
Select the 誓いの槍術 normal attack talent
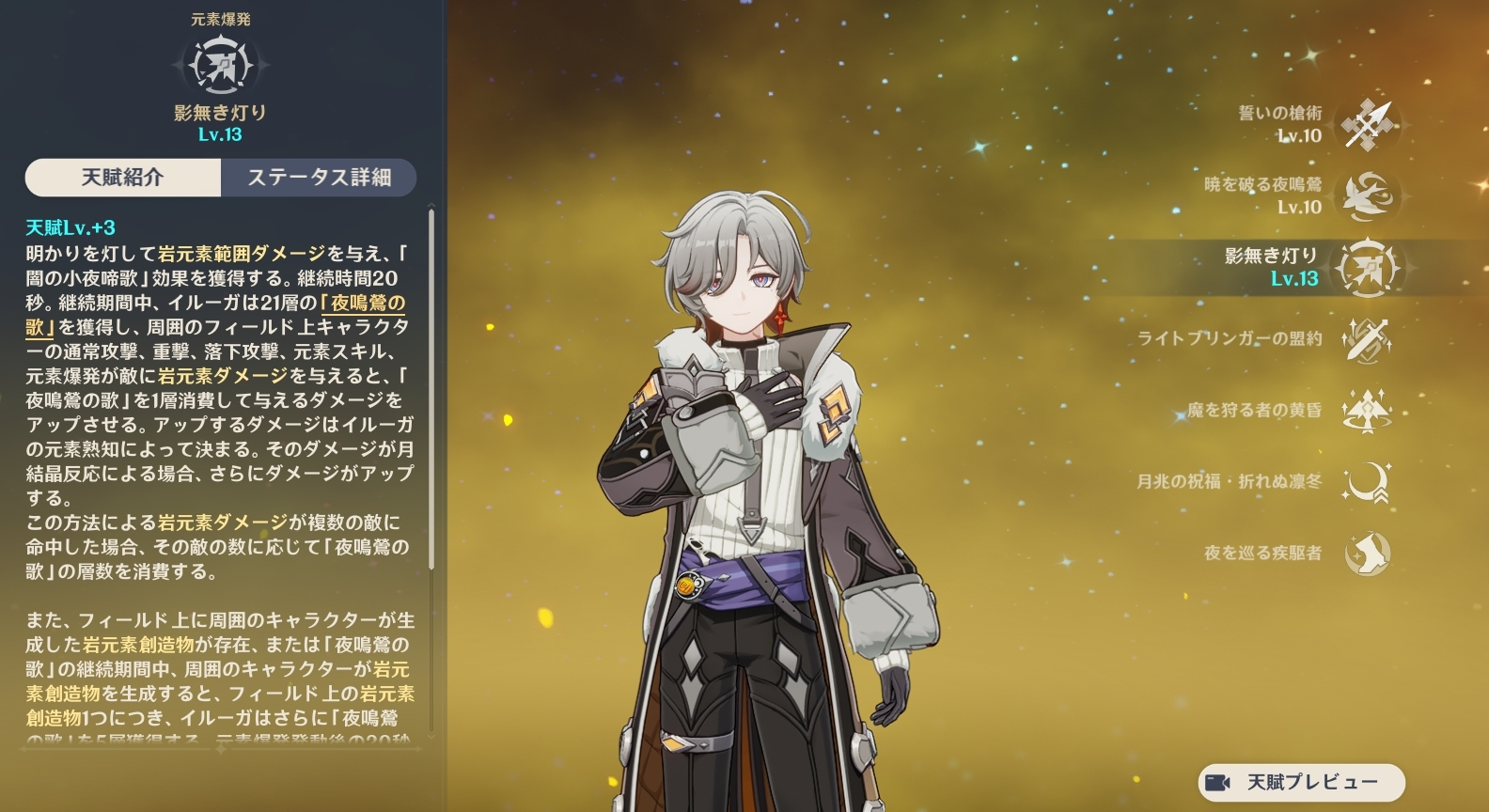1369,125
